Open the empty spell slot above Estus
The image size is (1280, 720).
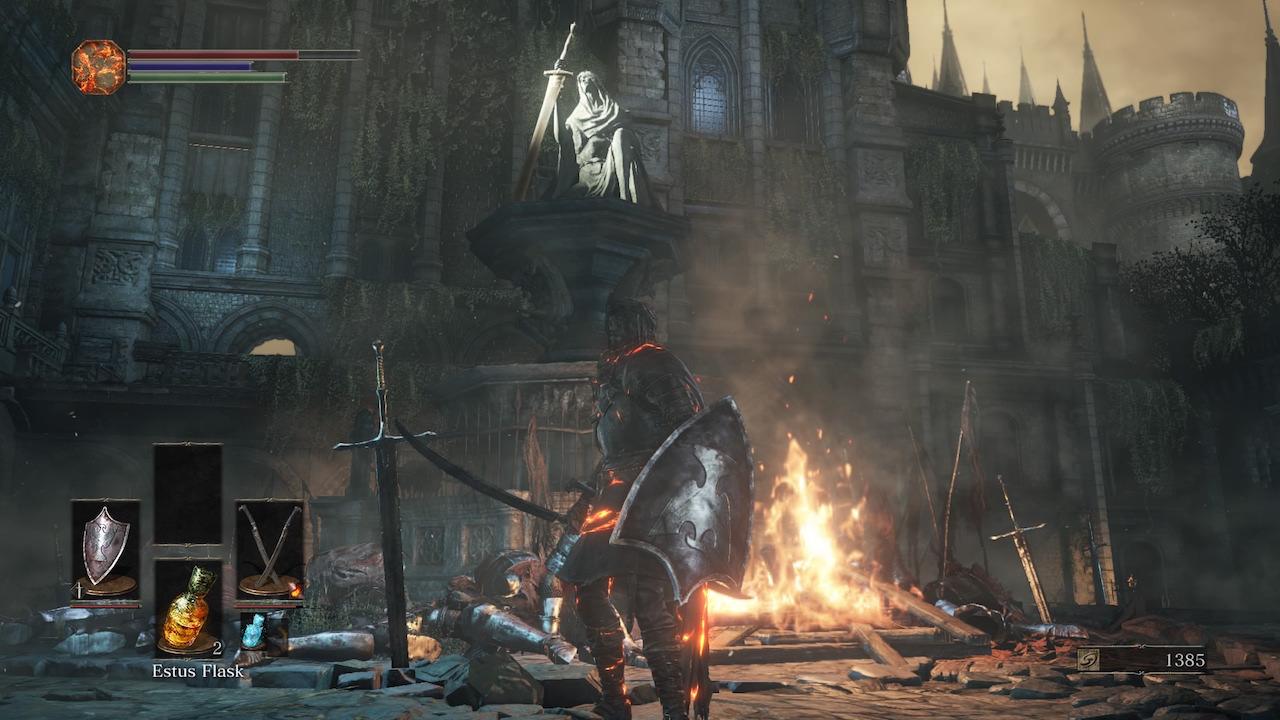[x=187, y=494]
